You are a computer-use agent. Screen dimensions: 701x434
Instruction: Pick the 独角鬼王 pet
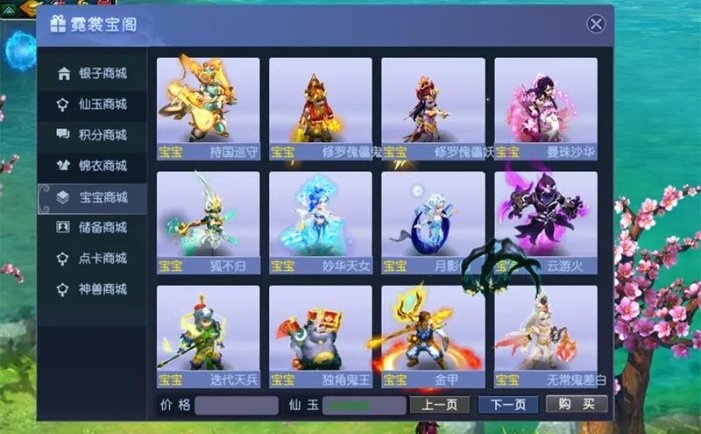click(320, 335)
